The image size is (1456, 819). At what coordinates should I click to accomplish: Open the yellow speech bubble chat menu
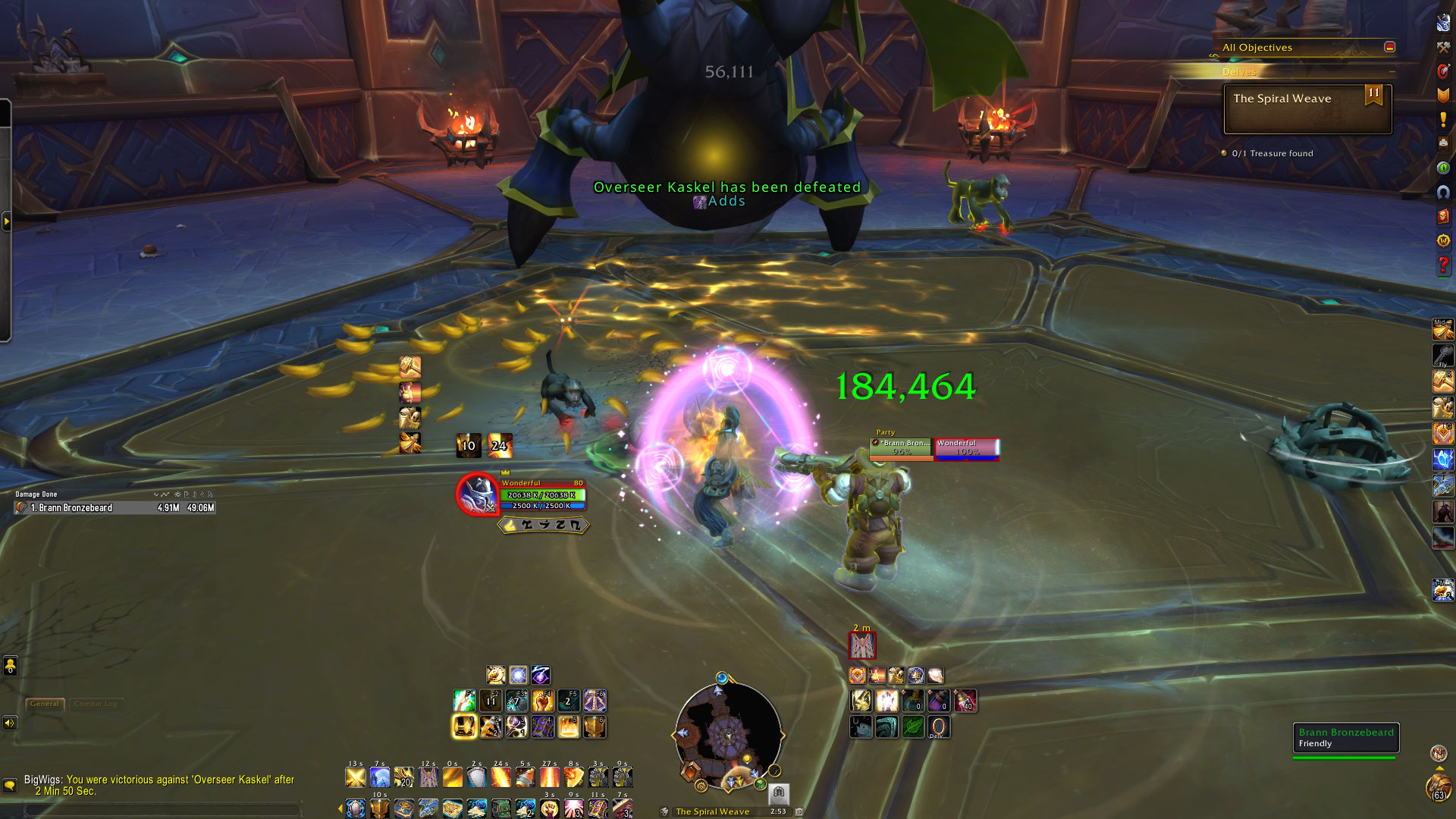tap(10, 785)
